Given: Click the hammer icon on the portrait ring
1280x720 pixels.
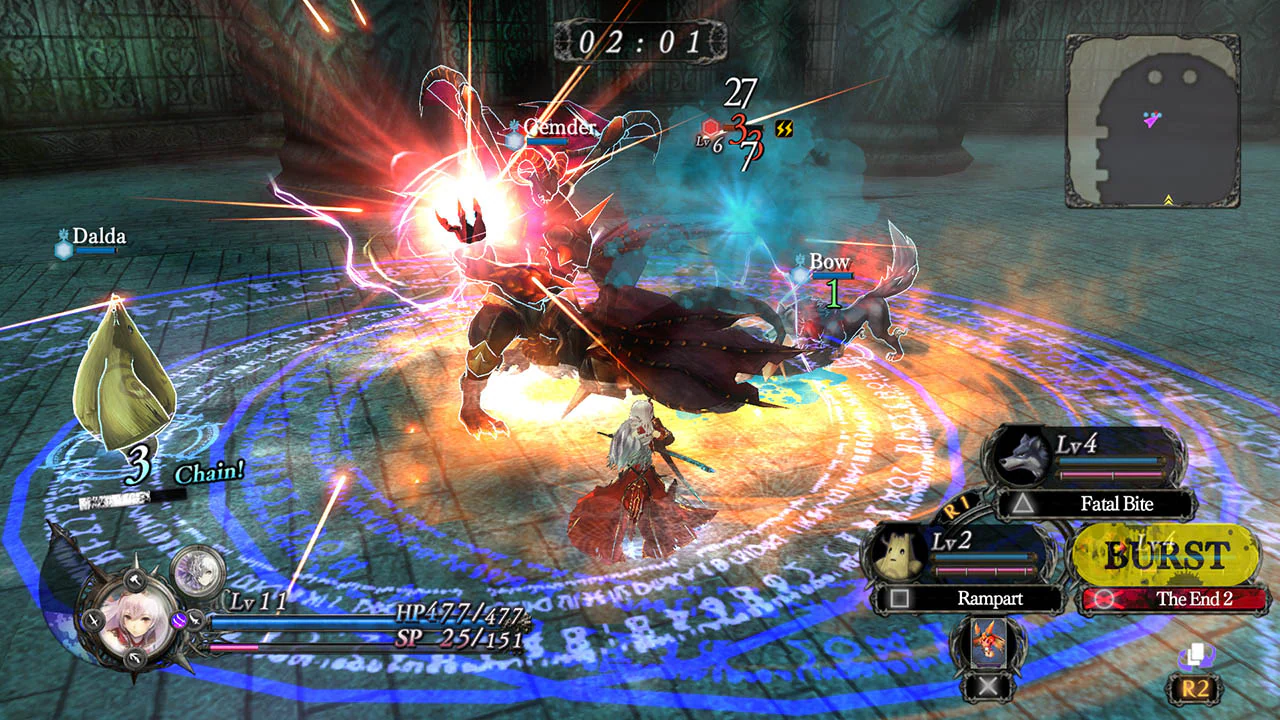Looking at the screenshot, I should click(x=136, y=579).
